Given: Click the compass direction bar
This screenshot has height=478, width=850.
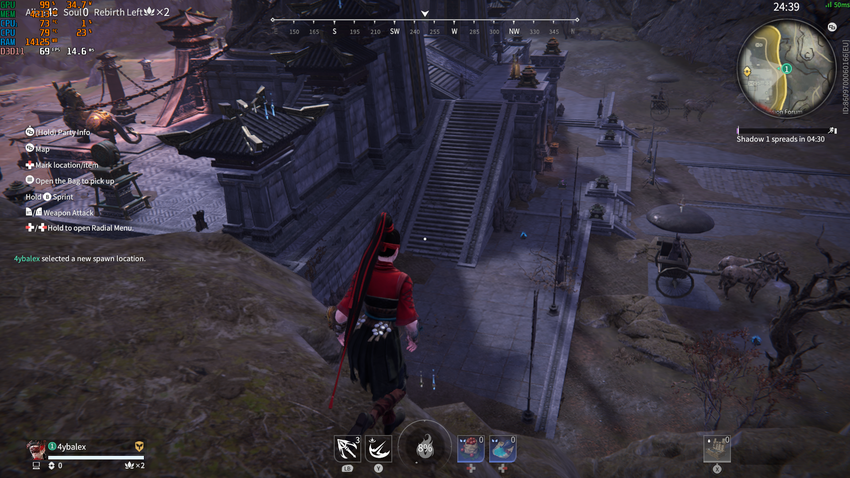Looking at the screenshot, I should tap(425, 20).
